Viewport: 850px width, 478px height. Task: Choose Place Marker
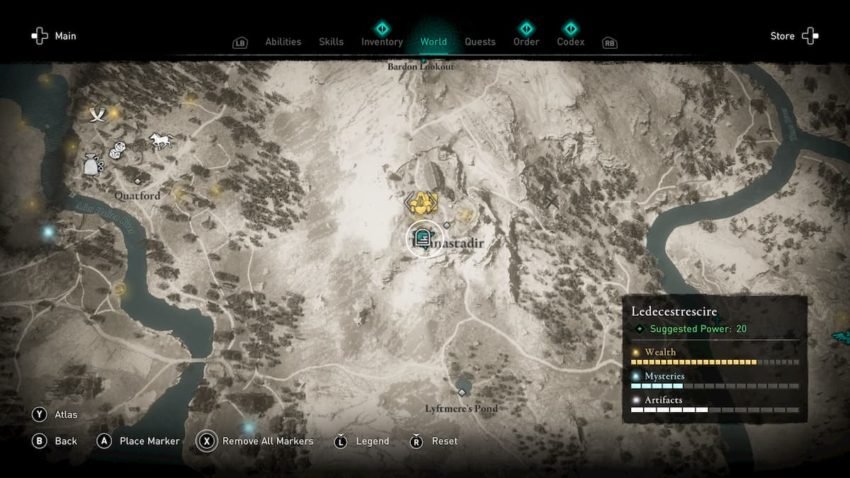[x=139, y=441]
